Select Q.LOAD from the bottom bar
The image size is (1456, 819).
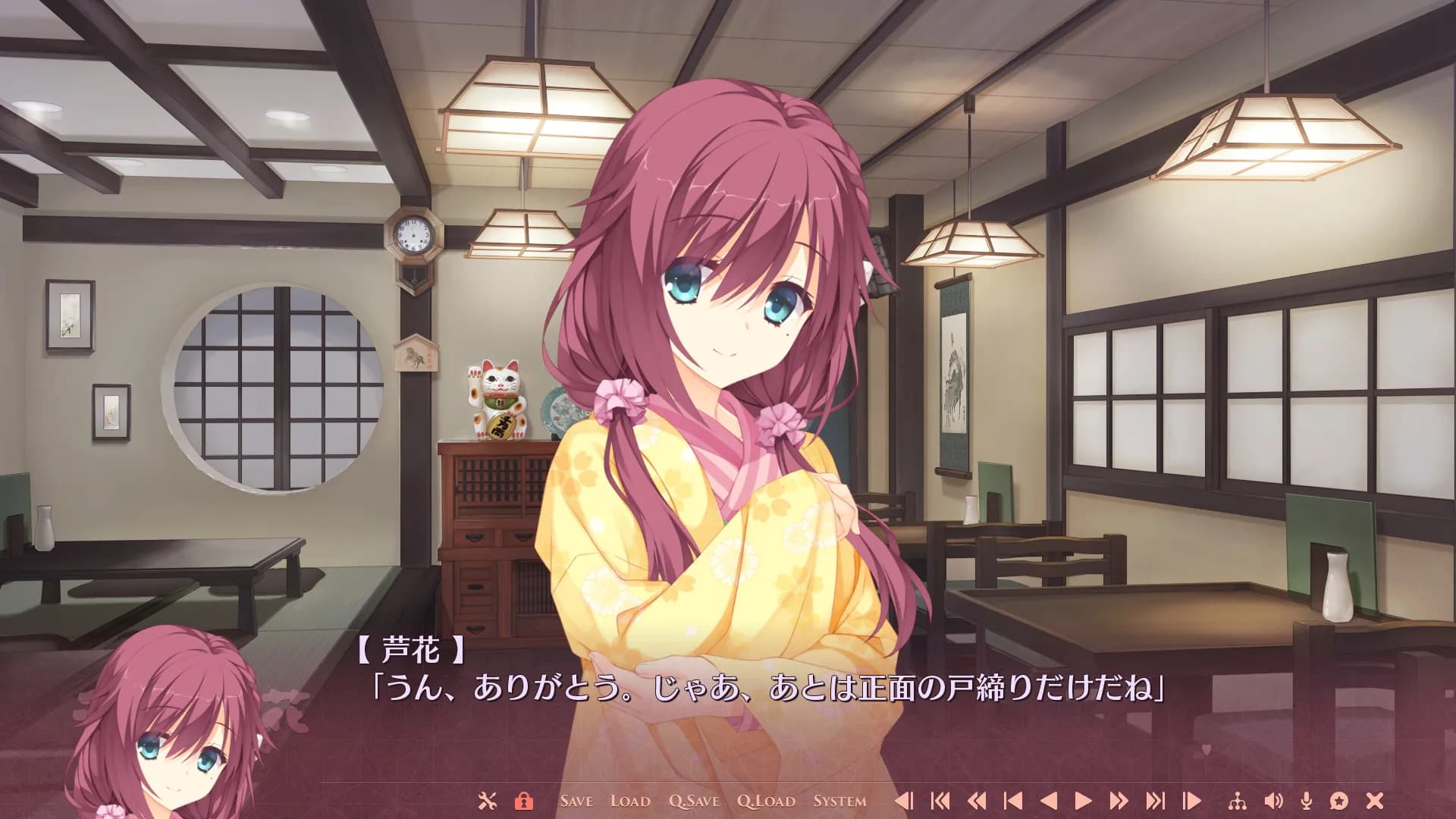pyautogui.click(x=765, y=800)
